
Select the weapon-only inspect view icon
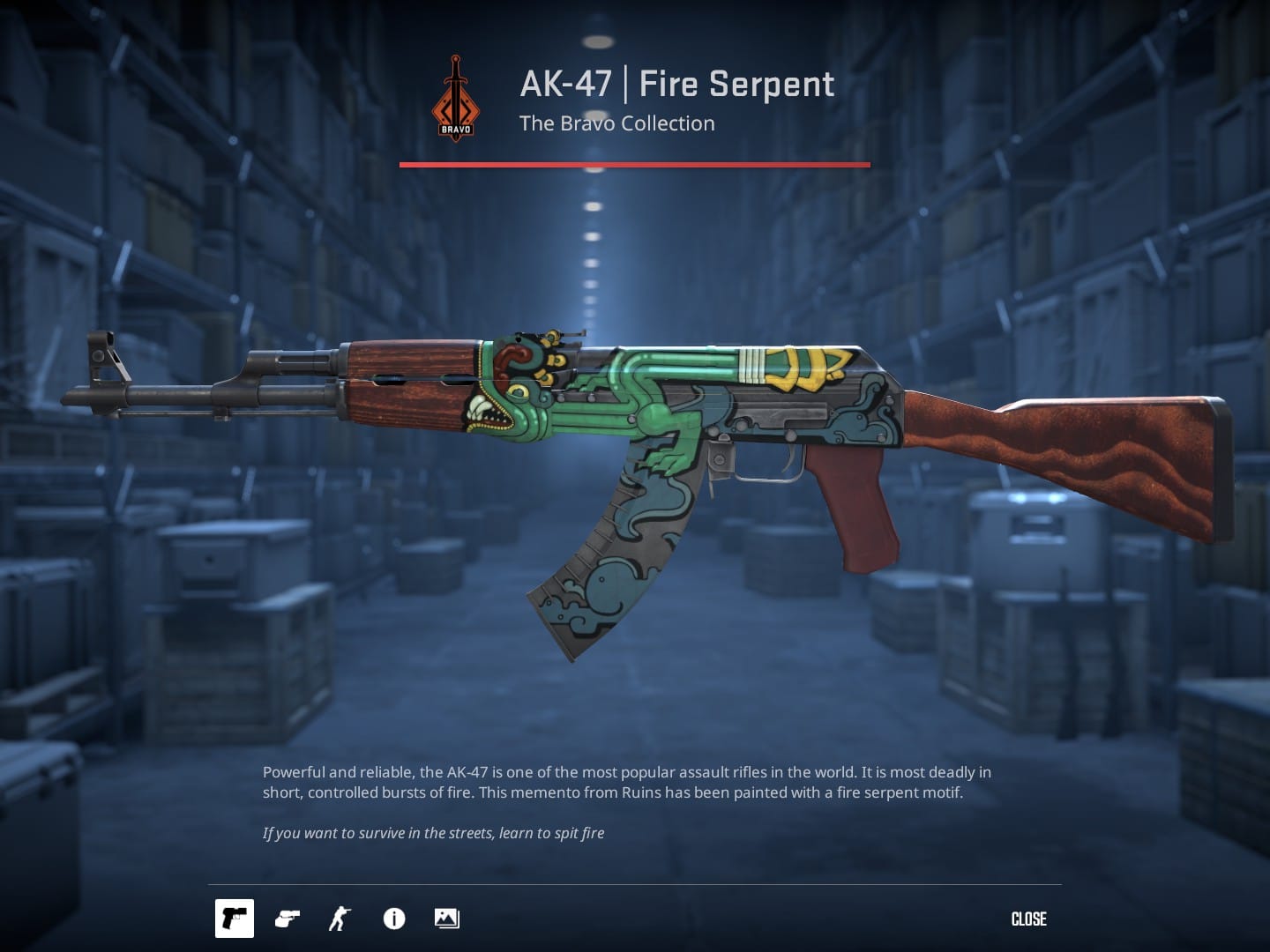[234, 919]
